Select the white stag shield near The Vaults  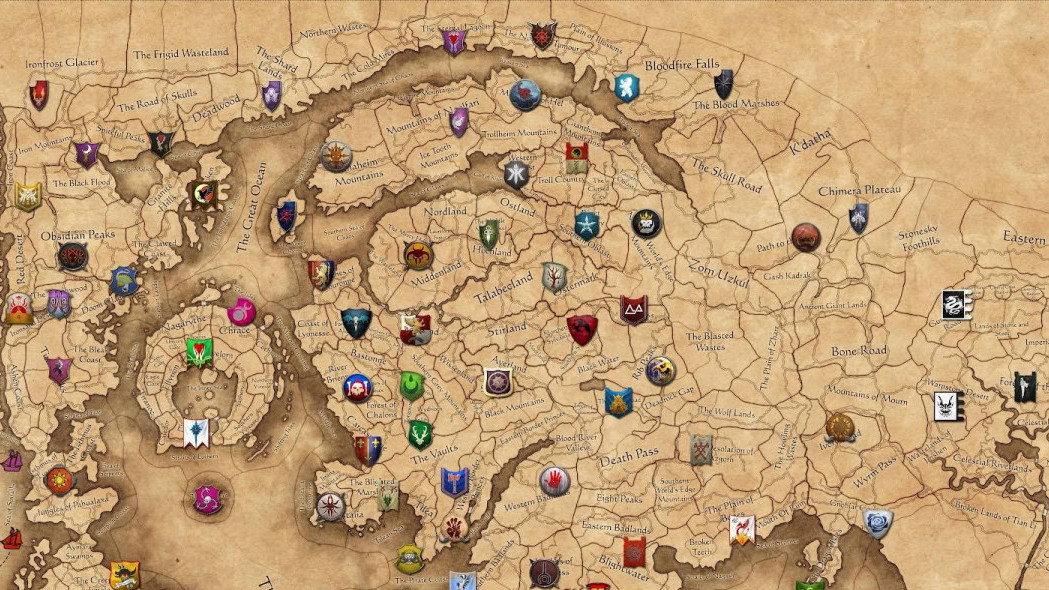tap(420, 434)
